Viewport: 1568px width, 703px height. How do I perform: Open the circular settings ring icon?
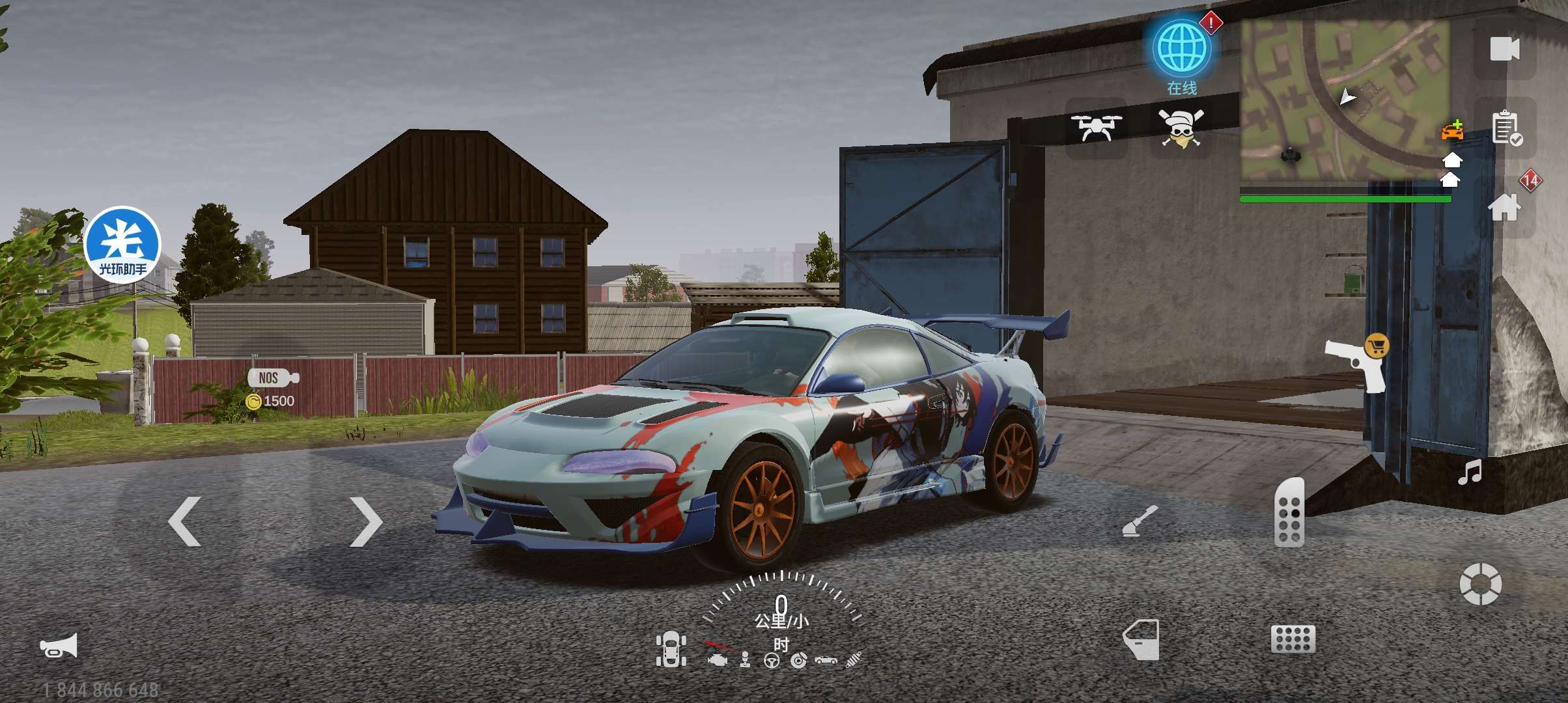[1480, 583]
